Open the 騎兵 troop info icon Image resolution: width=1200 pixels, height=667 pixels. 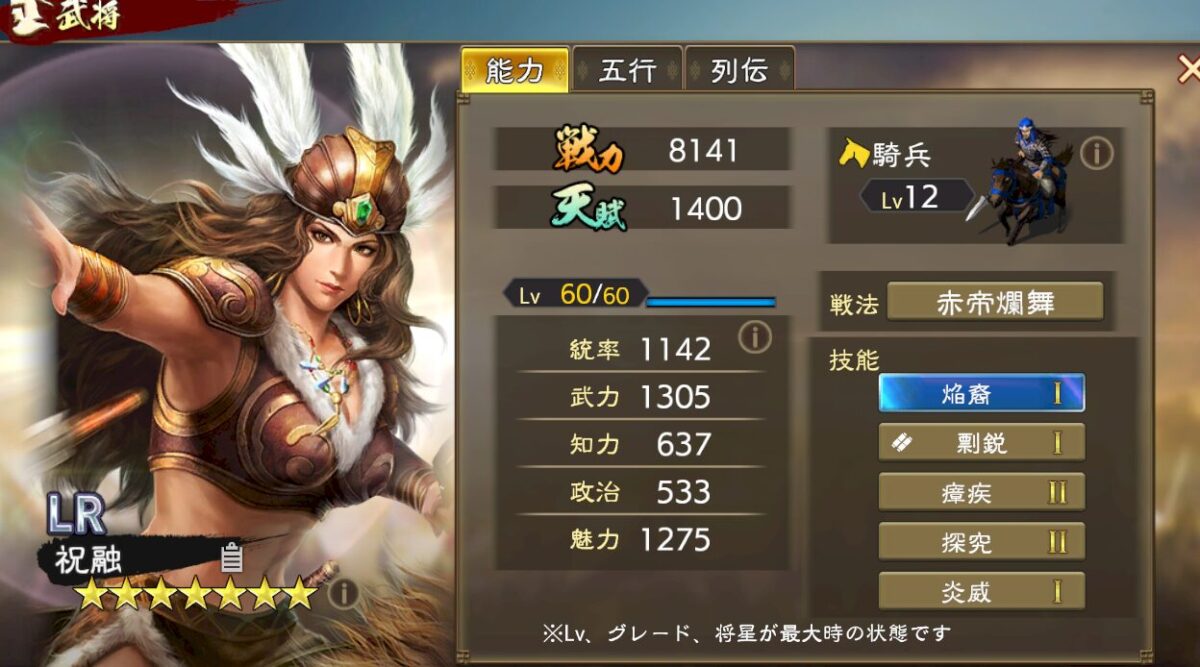pyautogui.click(x=1097, y=153)
